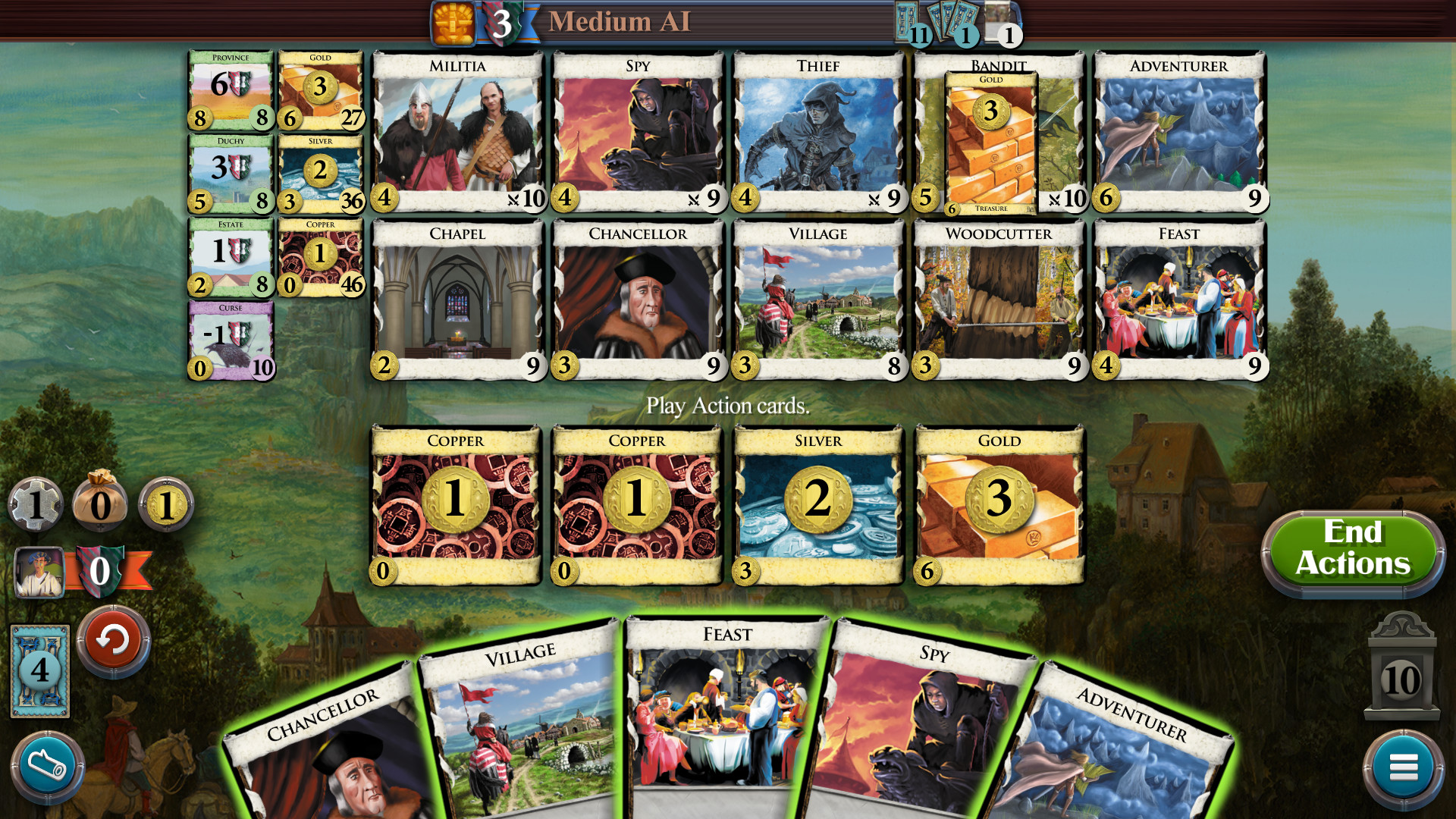This screenshot has width=1456, height=819.
Task: Click the actions counter cog icon
Action: [x=36, y=504]
